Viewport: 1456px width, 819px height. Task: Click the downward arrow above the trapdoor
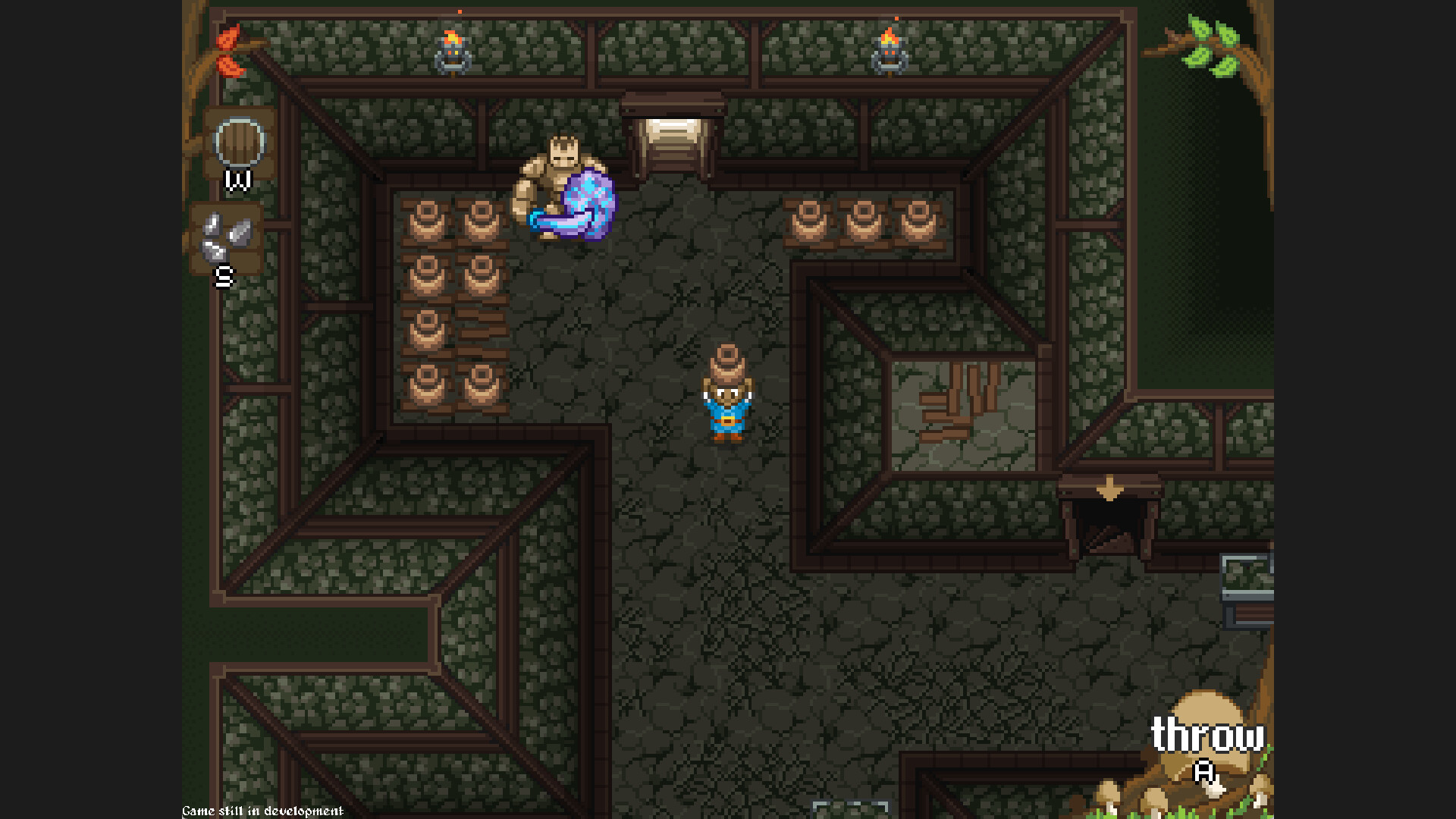1109,489
